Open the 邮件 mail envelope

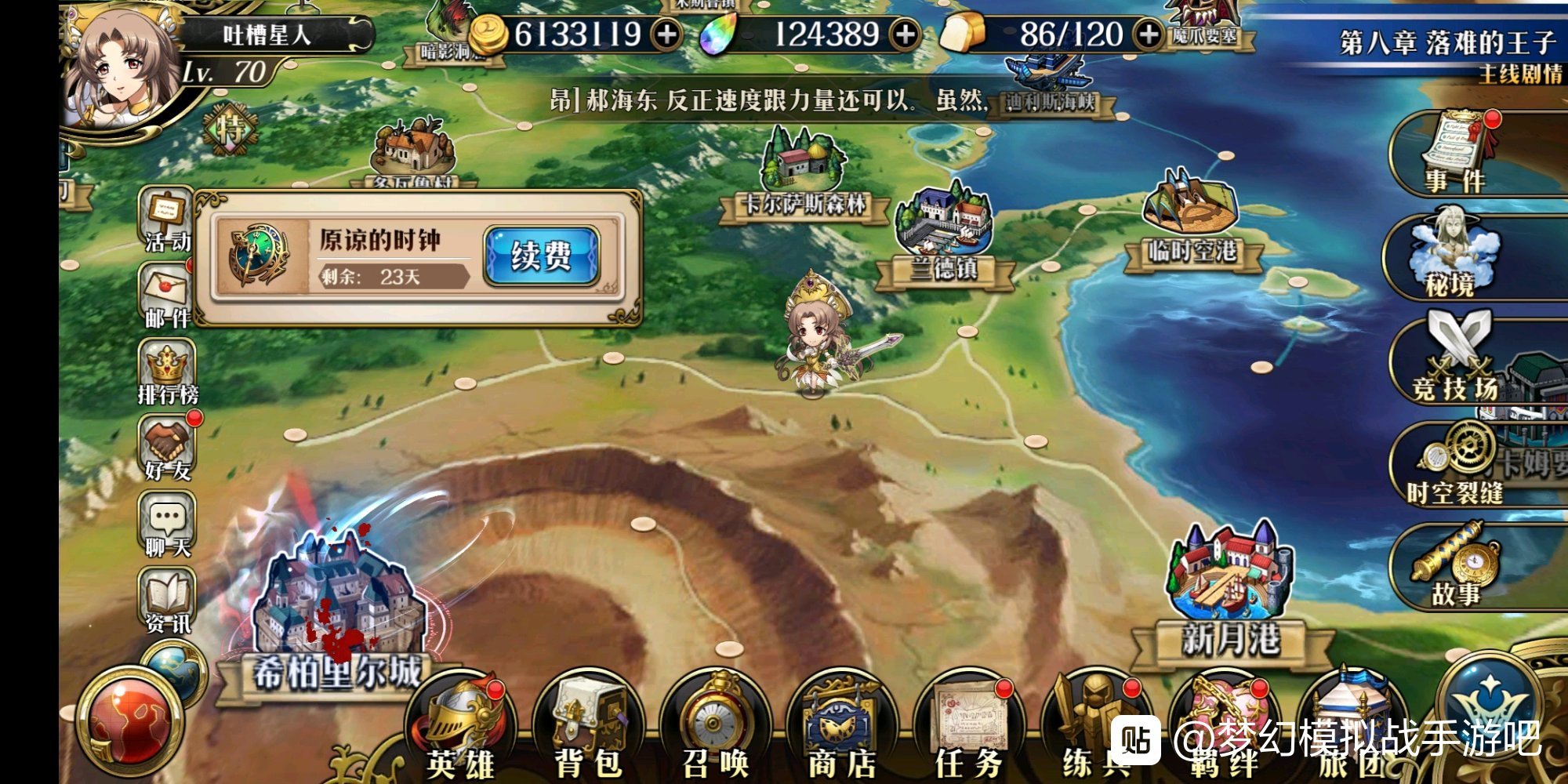tap(166, 296)
